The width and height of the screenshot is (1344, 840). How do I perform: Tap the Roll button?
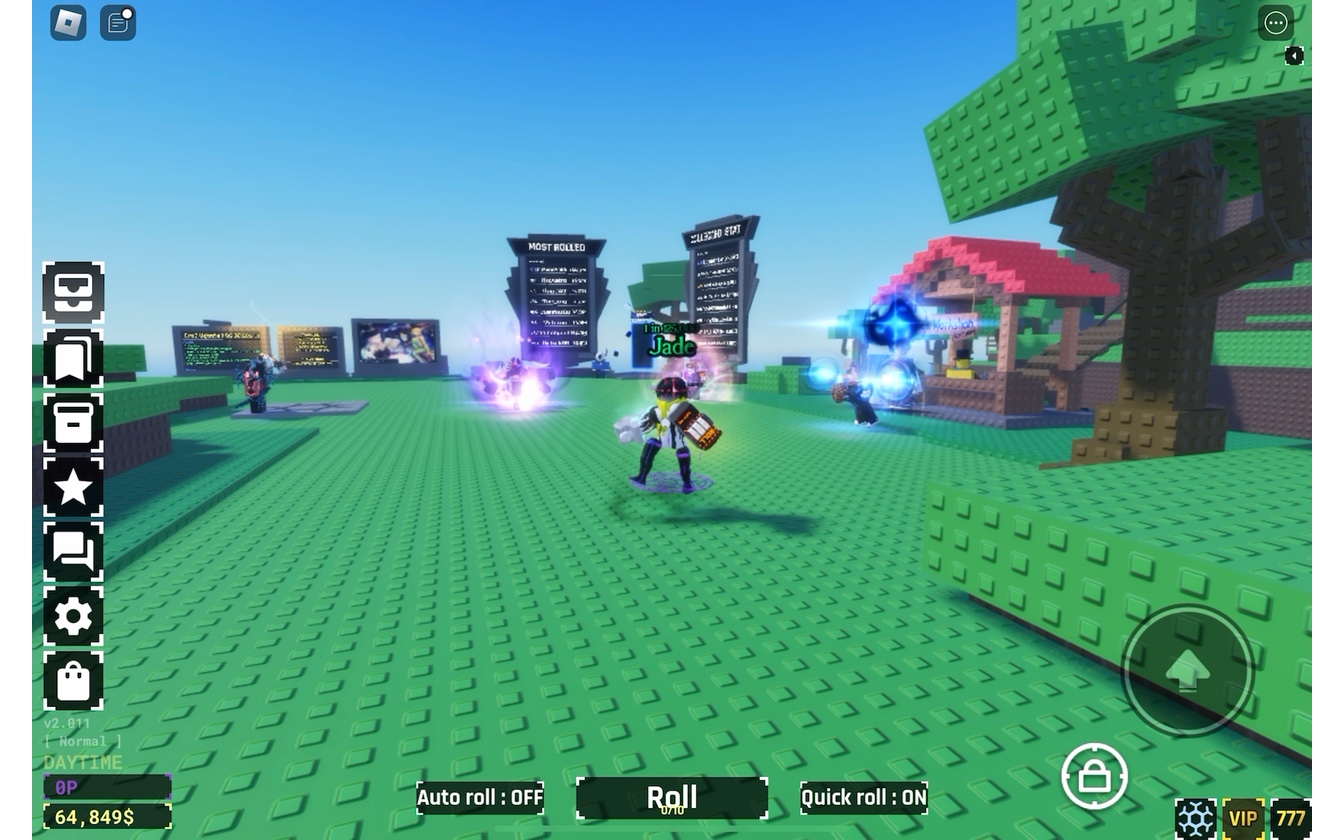tap(672, 798)
